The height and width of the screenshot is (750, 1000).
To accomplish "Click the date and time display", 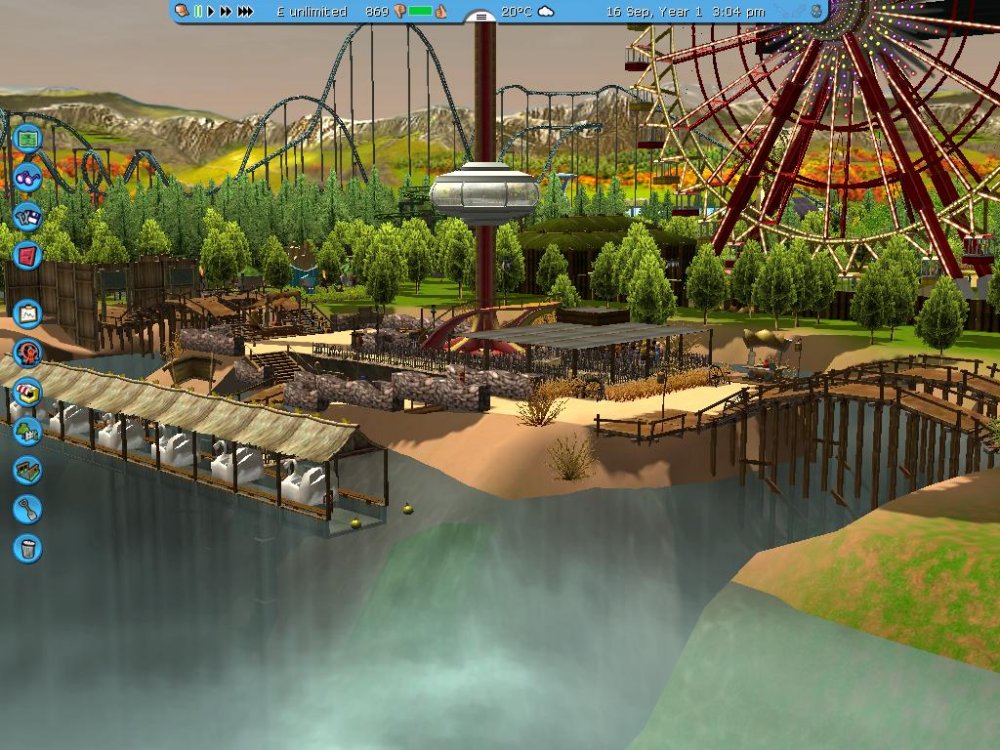I will [x=685, y=12].
